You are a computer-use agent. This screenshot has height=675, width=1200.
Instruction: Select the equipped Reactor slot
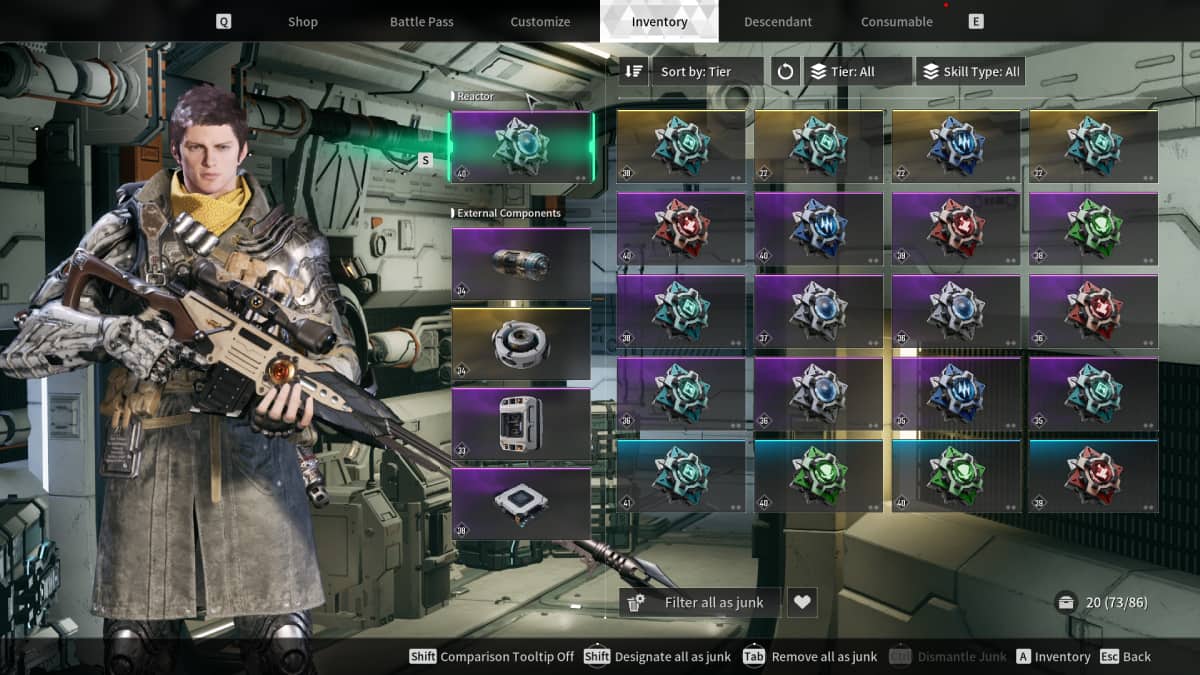[x=521, y=146]
